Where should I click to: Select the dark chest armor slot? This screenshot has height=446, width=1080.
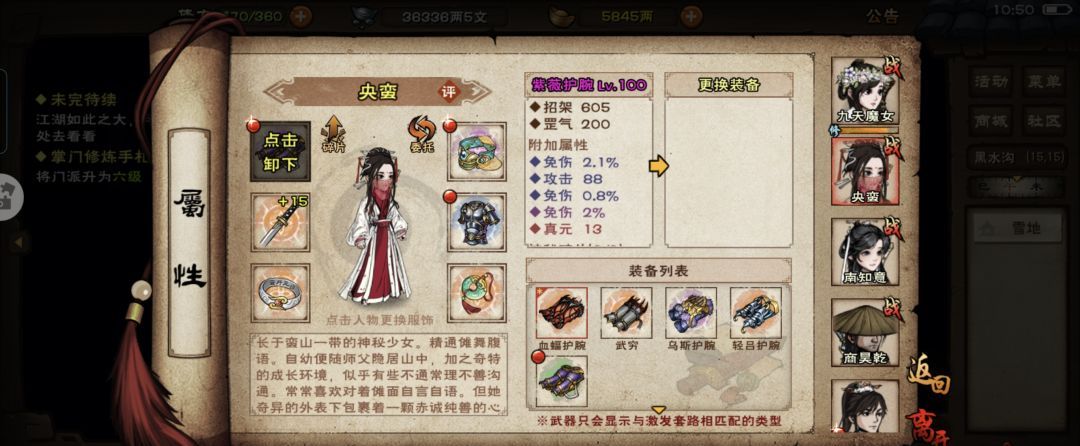coord(476,222)
